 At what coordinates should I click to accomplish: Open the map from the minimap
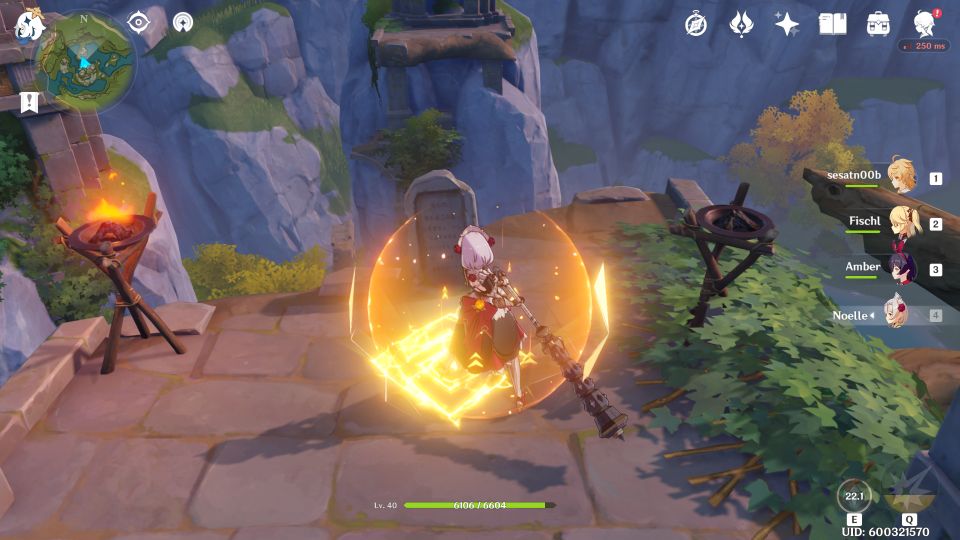(x=86, y=60)
